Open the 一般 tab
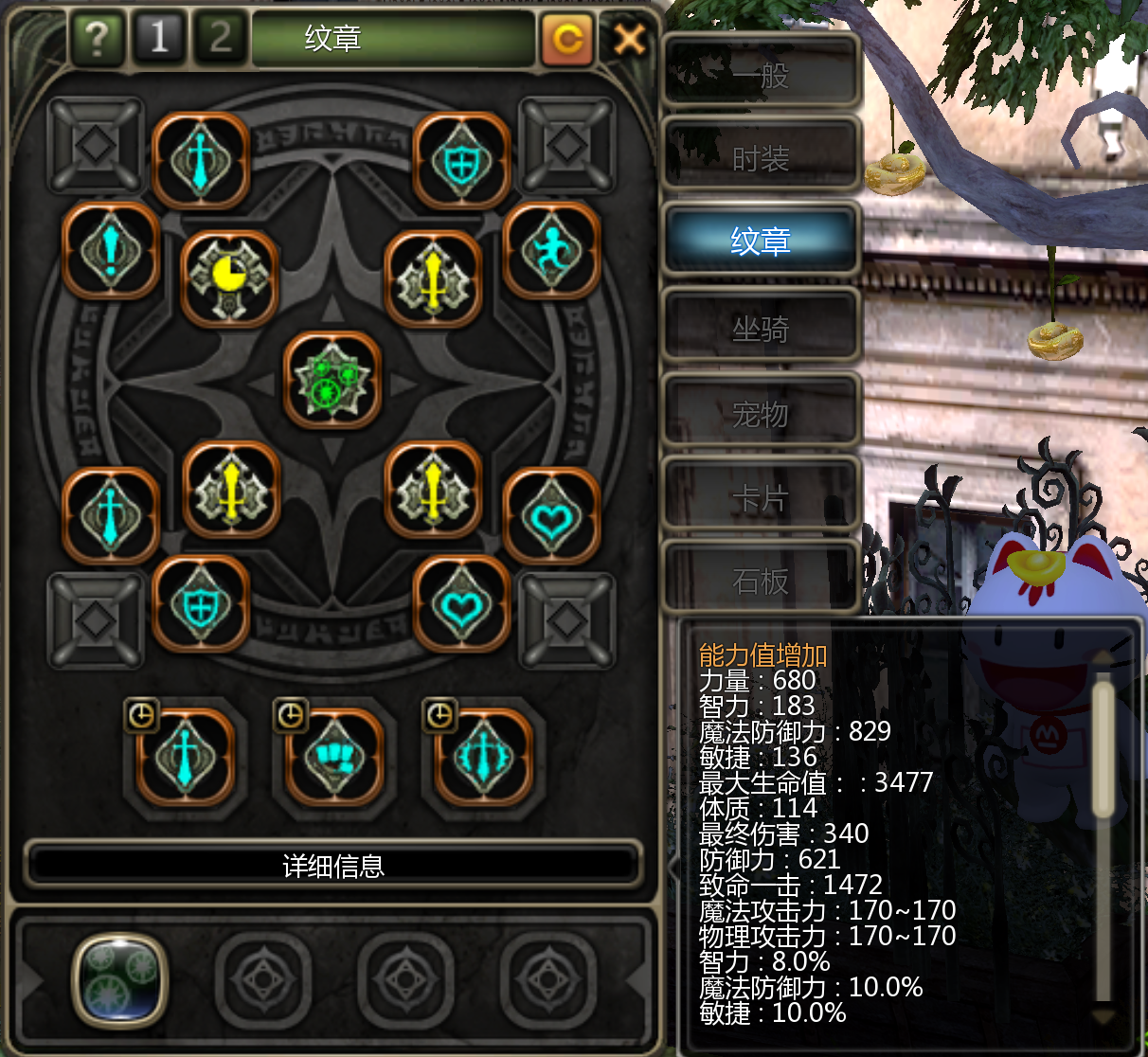Image resolution: width=1148 pixels, height=1057 pixels. point(761,74)
